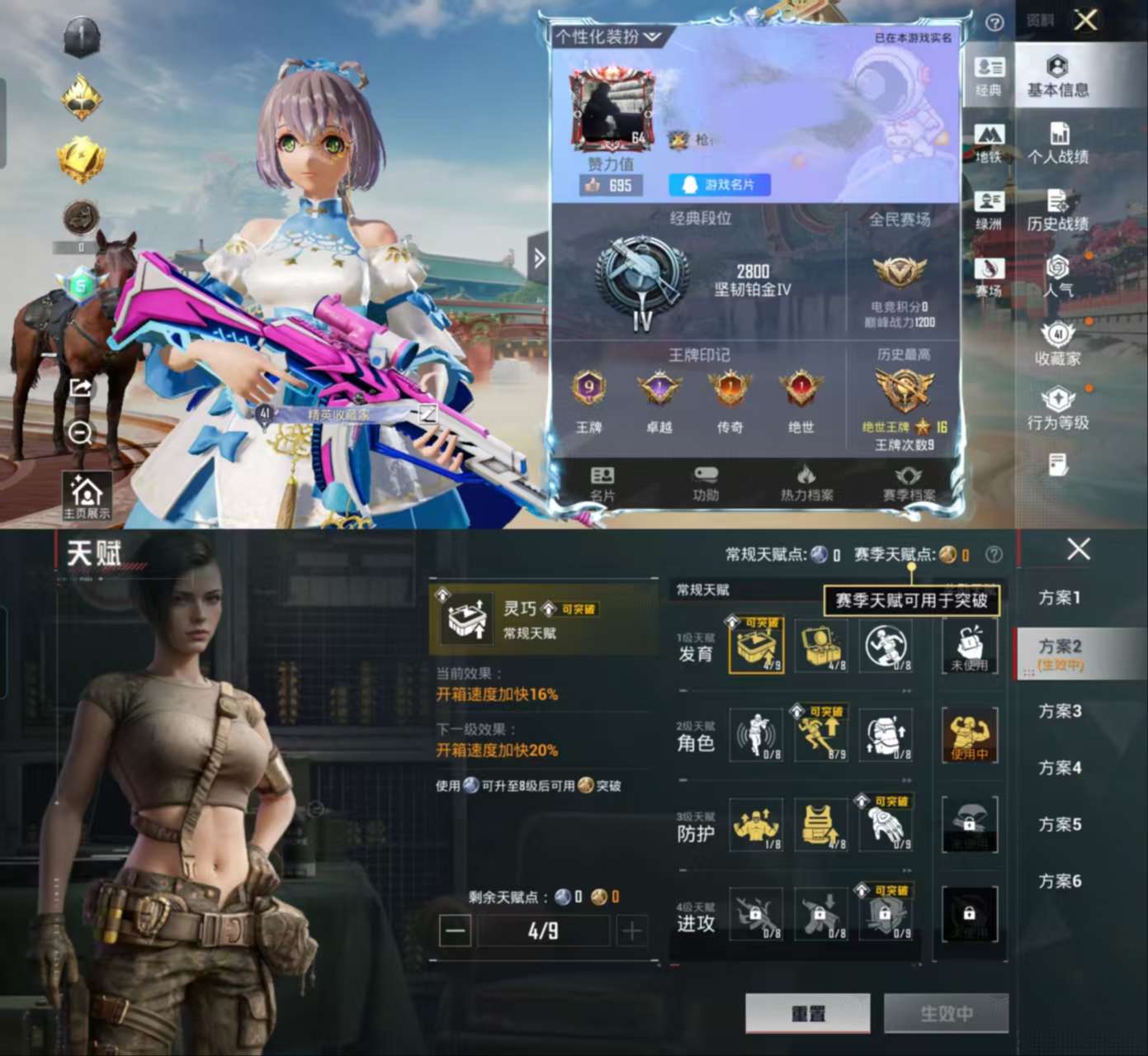Open the 基本信息 tab
Screen dimensions: 1148x1056
(x=1057, y=77)
